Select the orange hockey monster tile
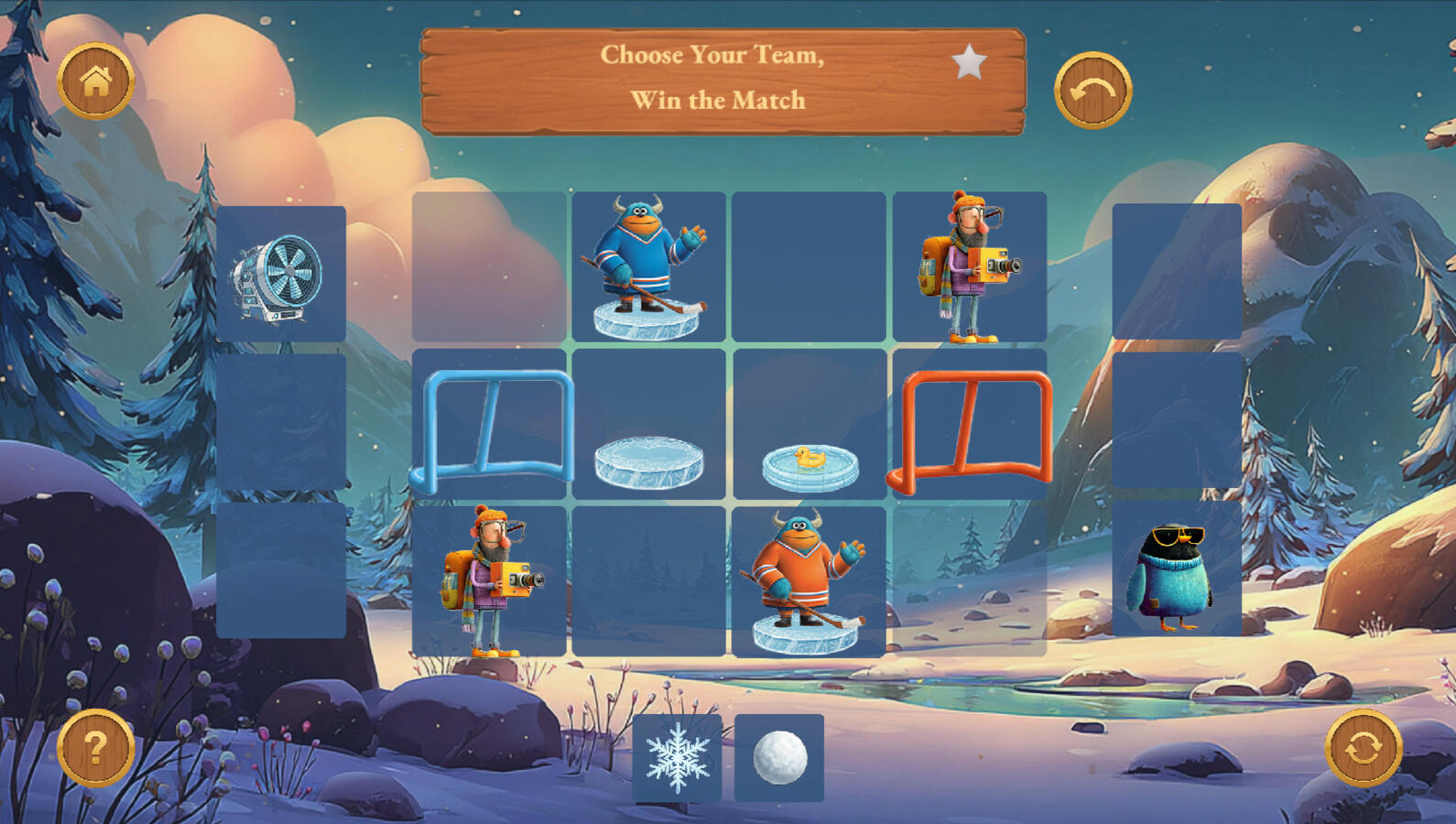Screen dimensions: 1456x824 pos(808,581)
